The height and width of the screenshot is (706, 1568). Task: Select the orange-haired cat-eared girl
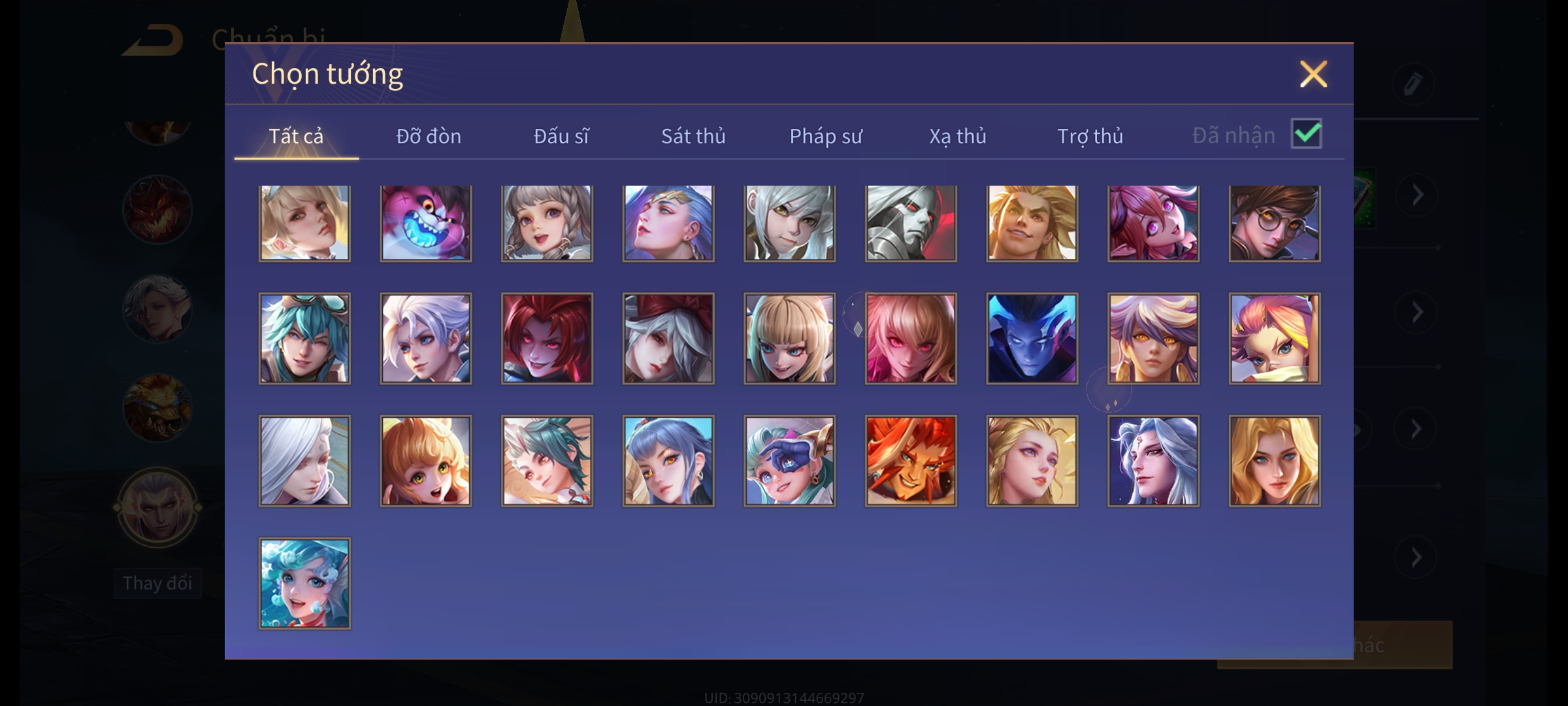tap(426, 461)
